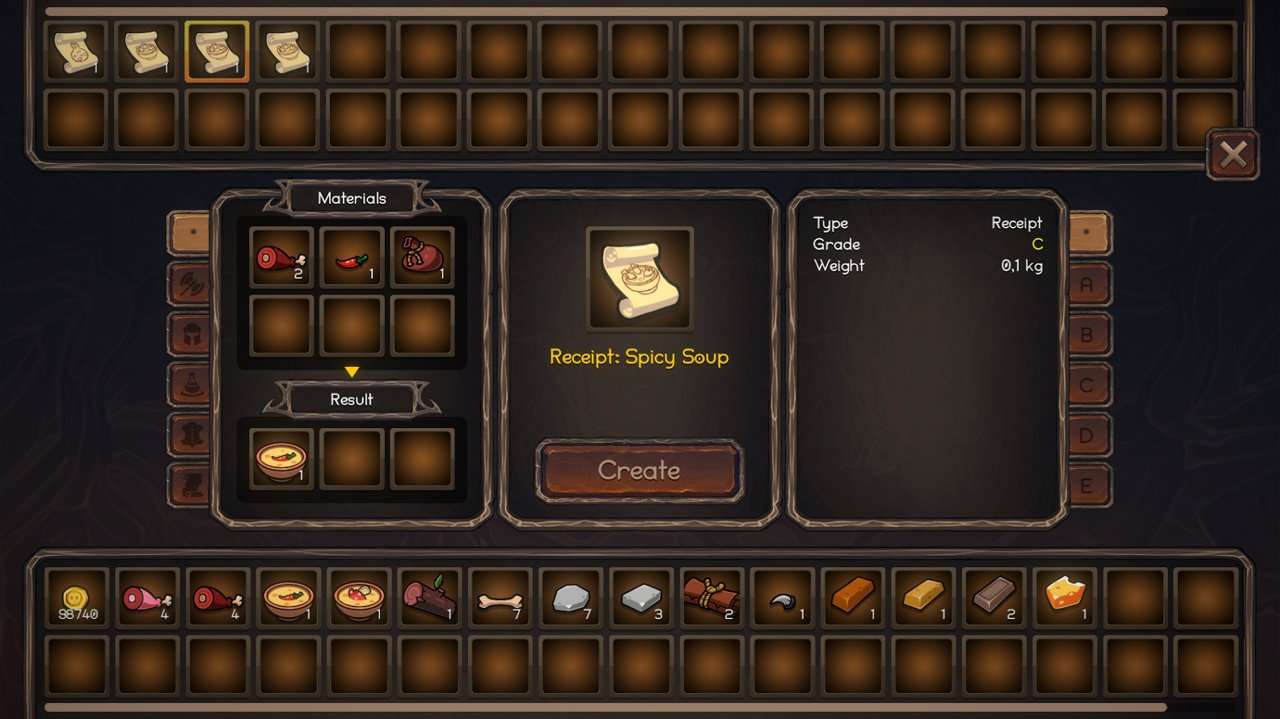This screenshot has height=719, width=1280.
Task: Select the wooden log with leaf slot
Action: click(x=429, y=599)
